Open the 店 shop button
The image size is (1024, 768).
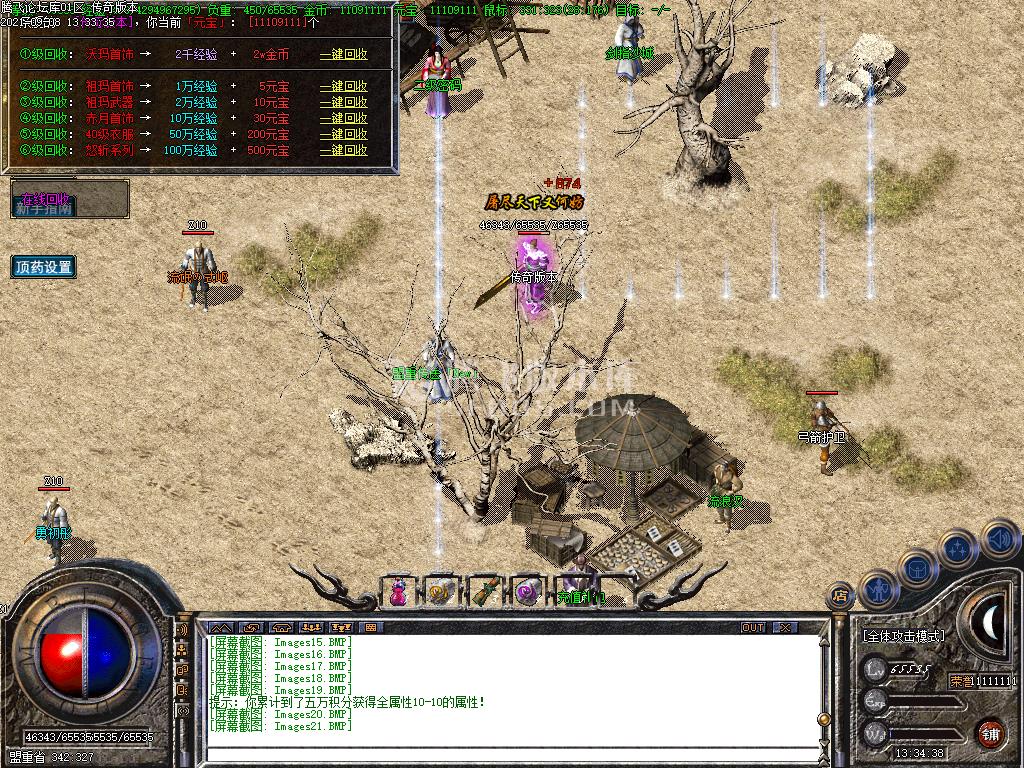[x=841, y=597]
